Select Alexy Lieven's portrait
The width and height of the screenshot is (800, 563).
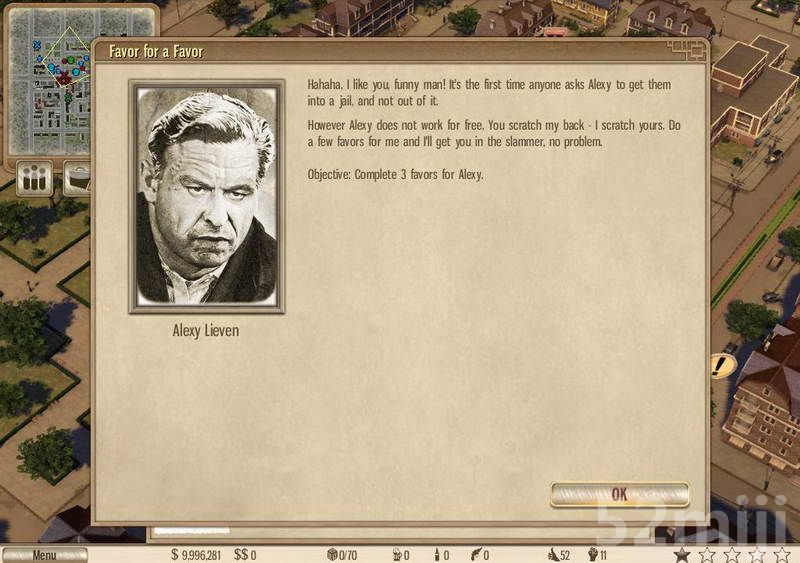206,197
